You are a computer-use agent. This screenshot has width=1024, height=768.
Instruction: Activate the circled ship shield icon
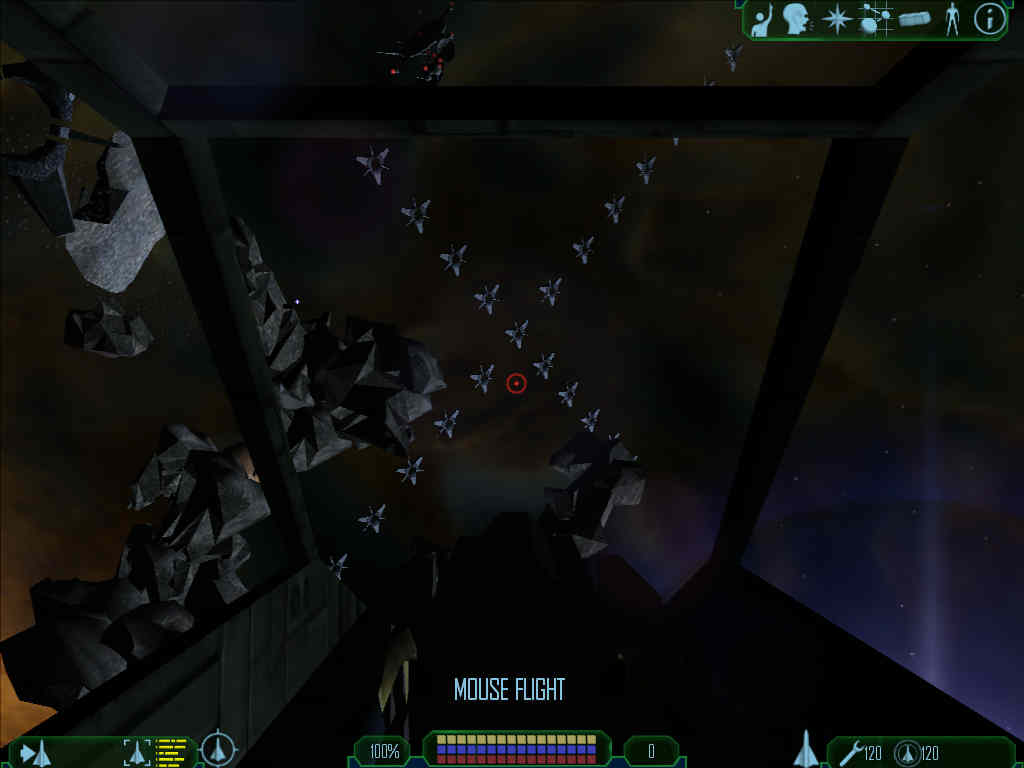click(908, 752)
